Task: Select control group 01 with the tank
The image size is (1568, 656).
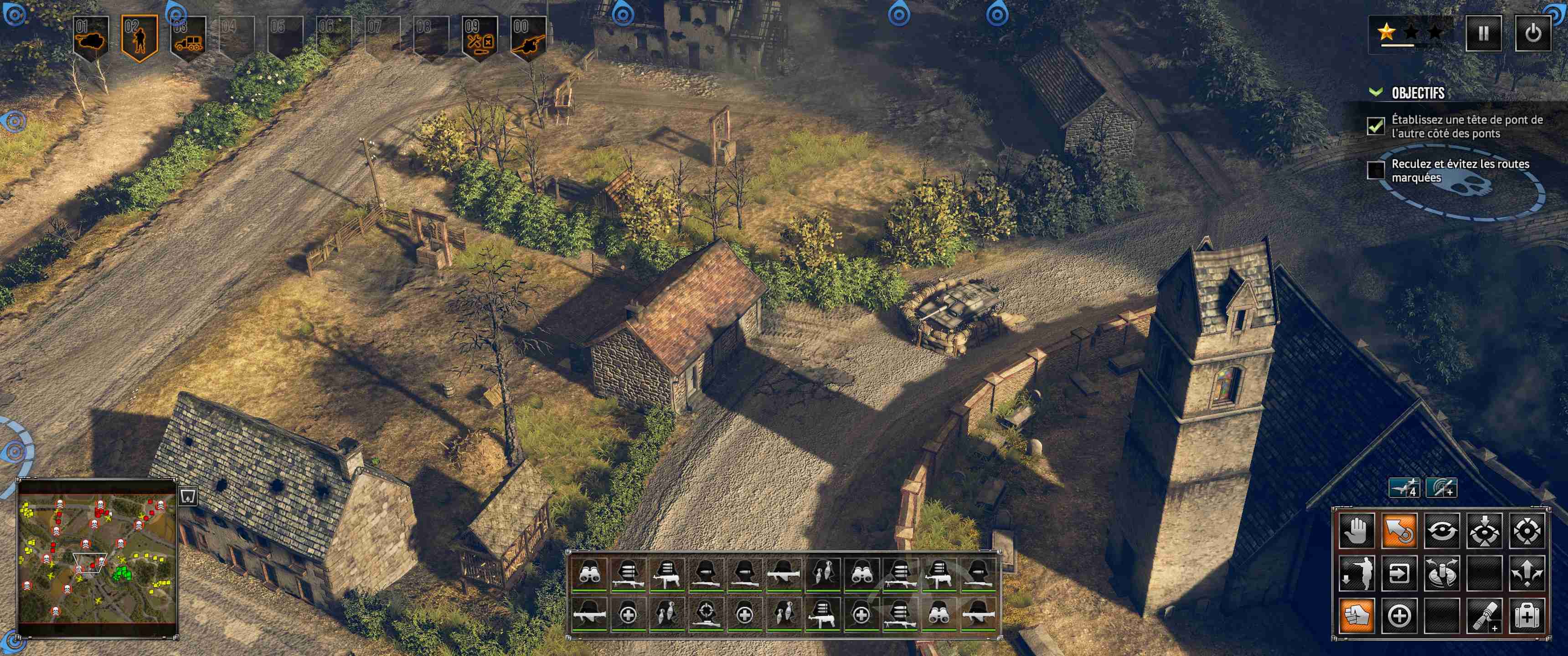Action: click(x=91, y=38)
